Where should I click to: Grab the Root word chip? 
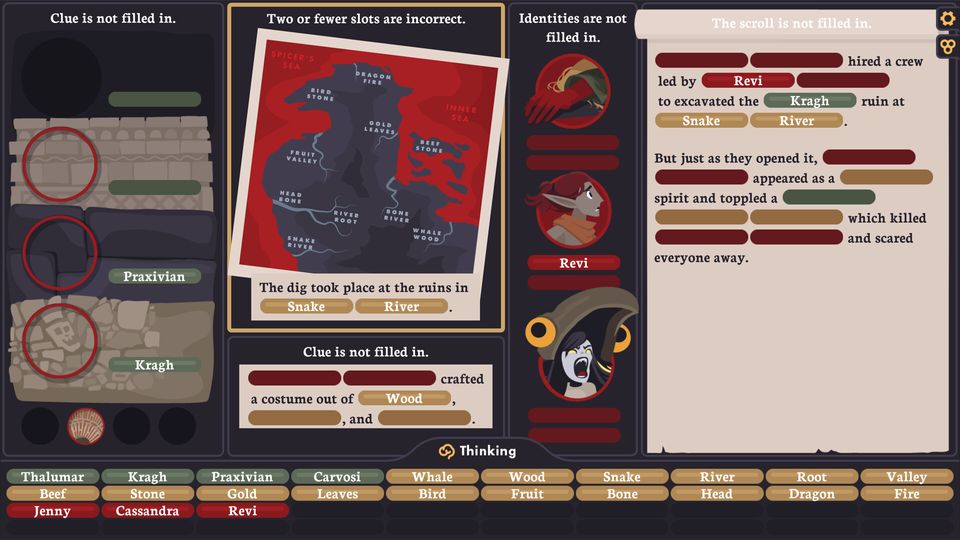[811, 477]
